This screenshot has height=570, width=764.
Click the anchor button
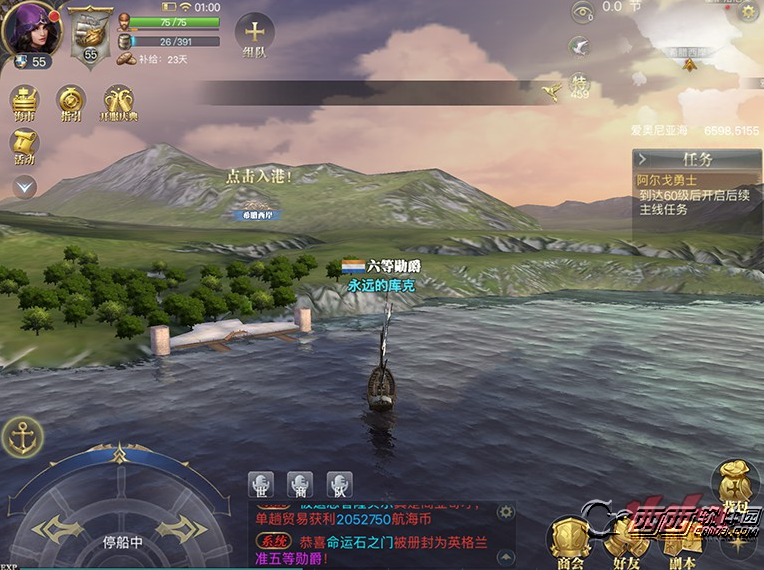coord(22,437)
